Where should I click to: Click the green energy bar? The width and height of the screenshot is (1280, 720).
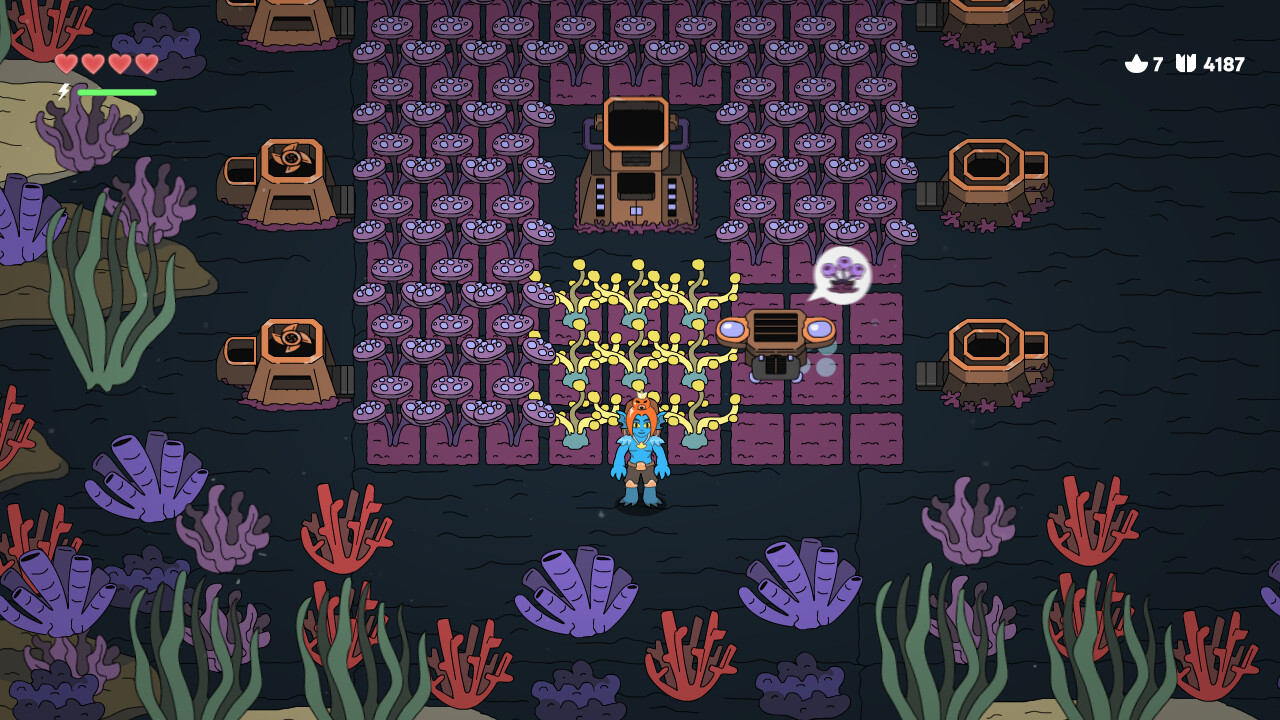tap(118, 91)
